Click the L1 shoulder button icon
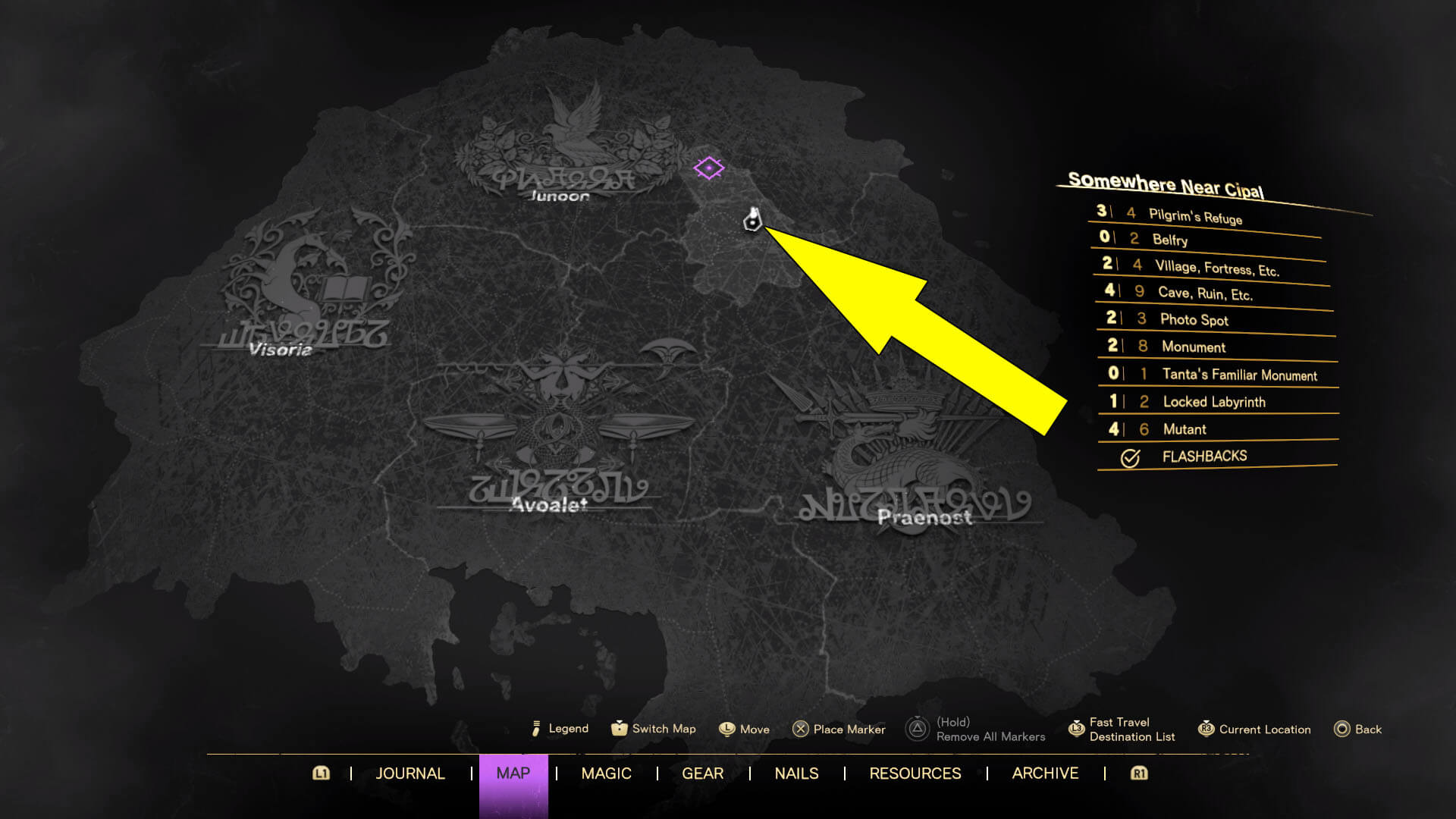Viewport: 1456px width, 819px height. coord(322,773)
